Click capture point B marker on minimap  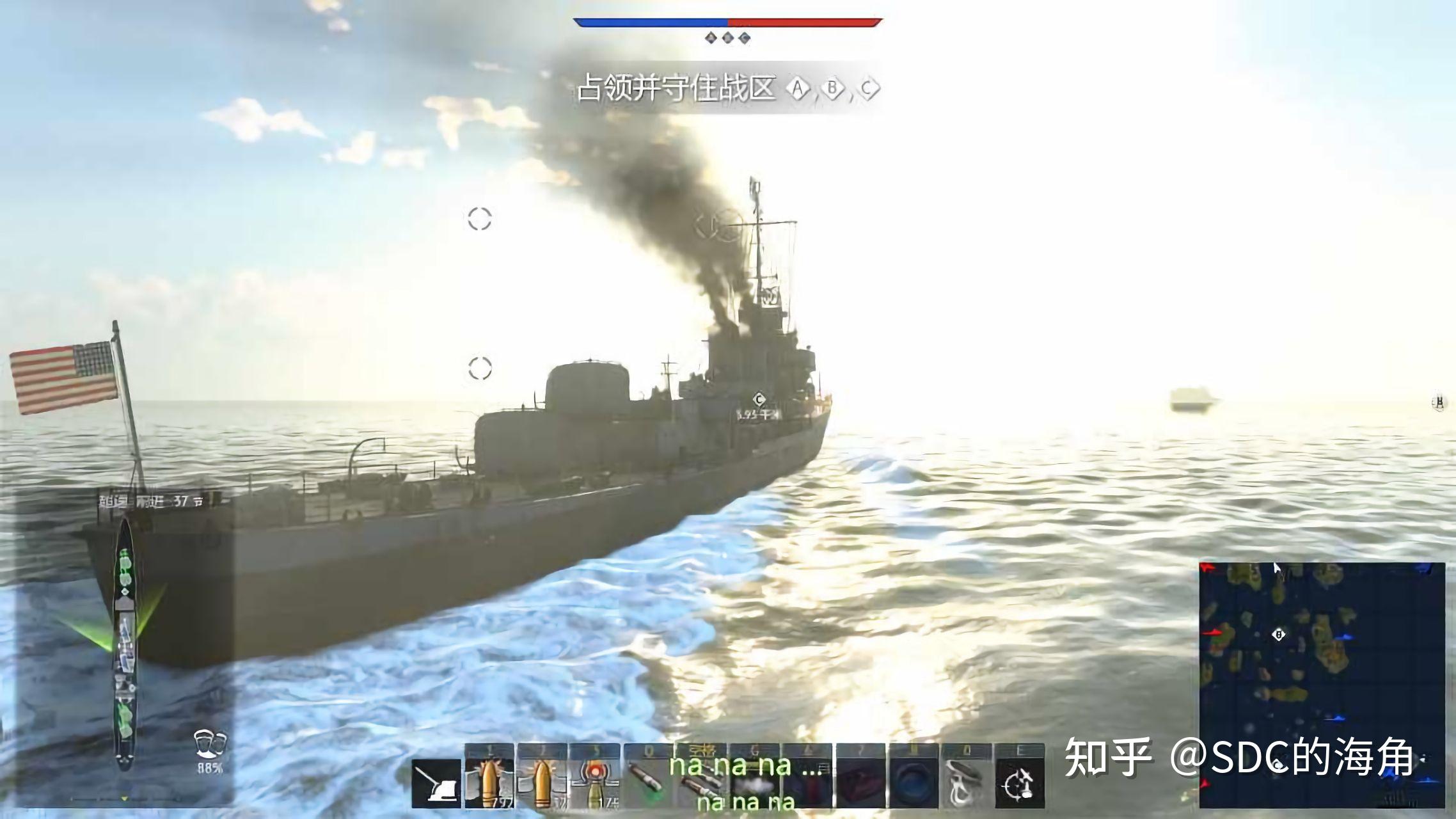coord(1279,635)
